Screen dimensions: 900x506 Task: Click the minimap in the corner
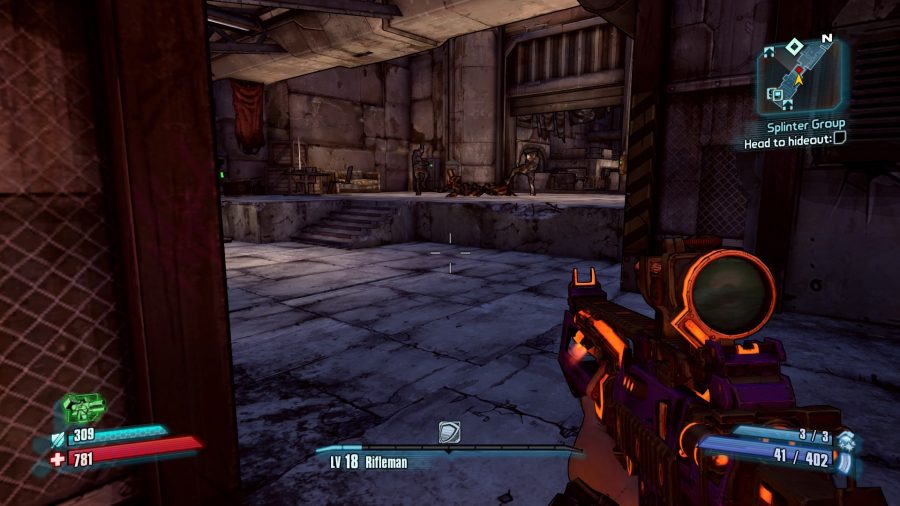(x=801, y=77)
